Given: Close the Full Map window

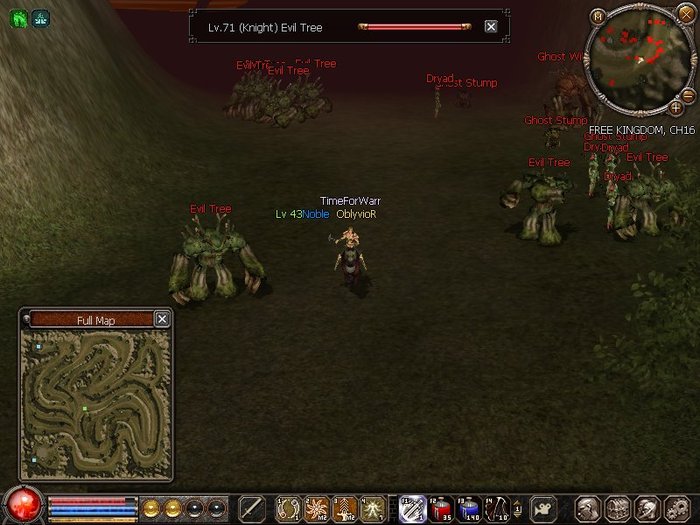Looking at the screenshot, I should click(162, 319).
